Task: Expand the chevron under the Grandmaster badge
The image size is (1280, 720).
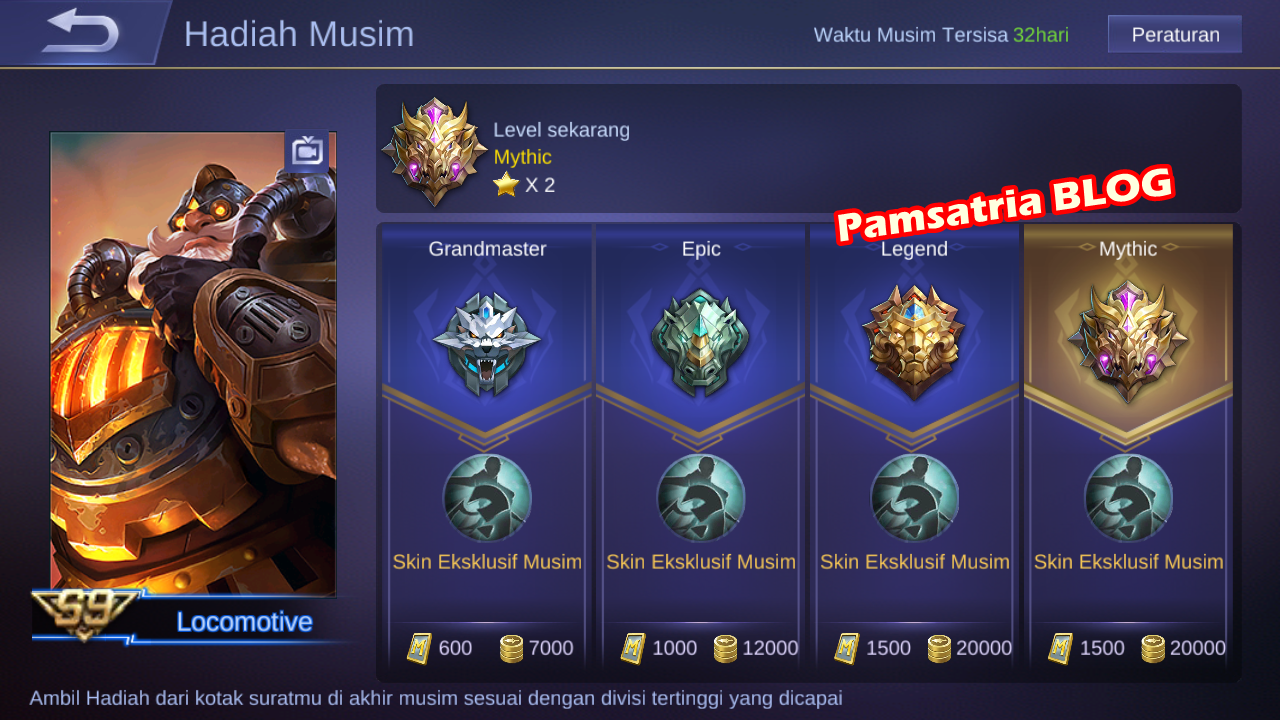Action: coord(487,435)
